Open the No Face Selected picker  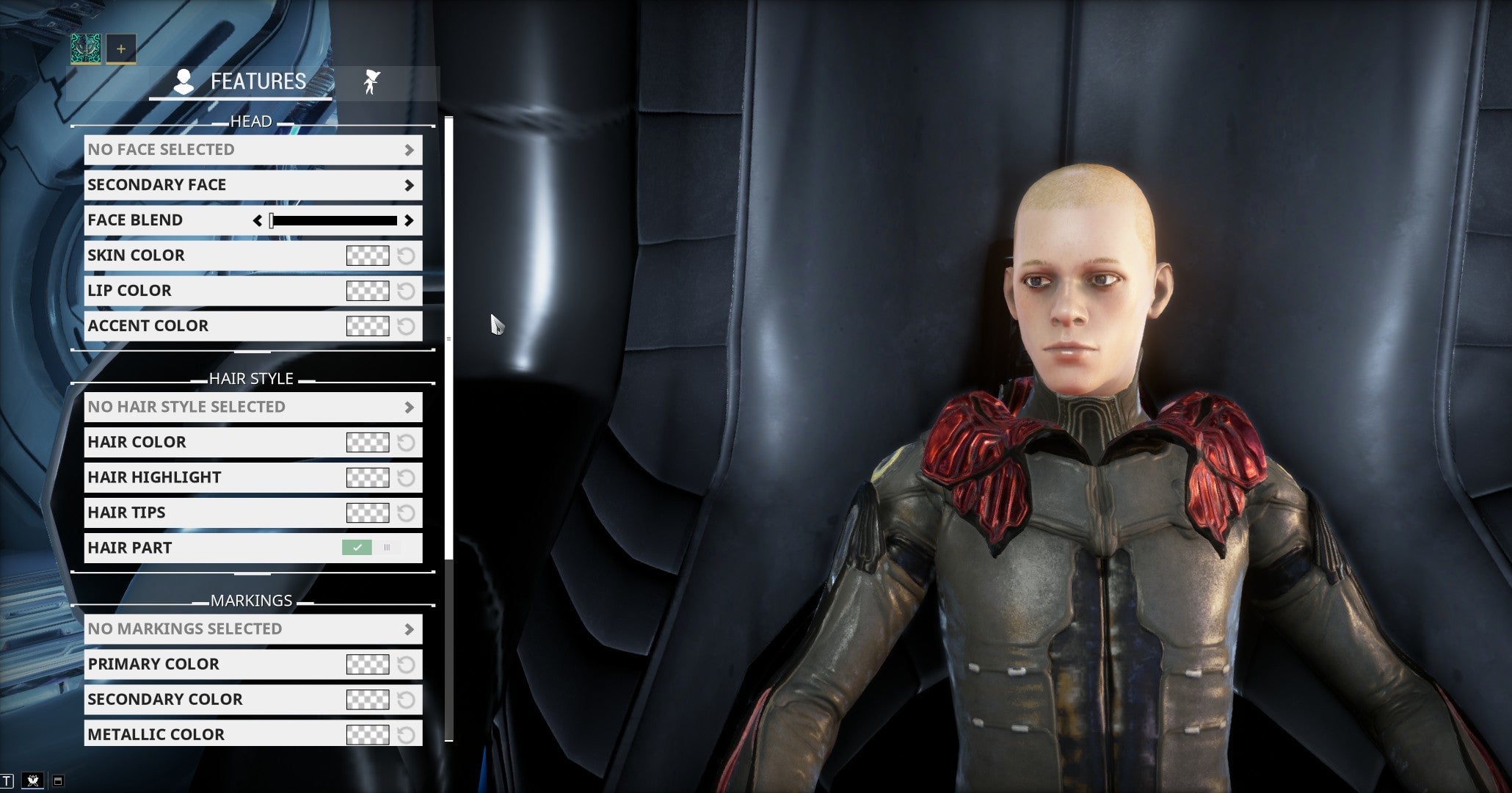coord(252,150)
